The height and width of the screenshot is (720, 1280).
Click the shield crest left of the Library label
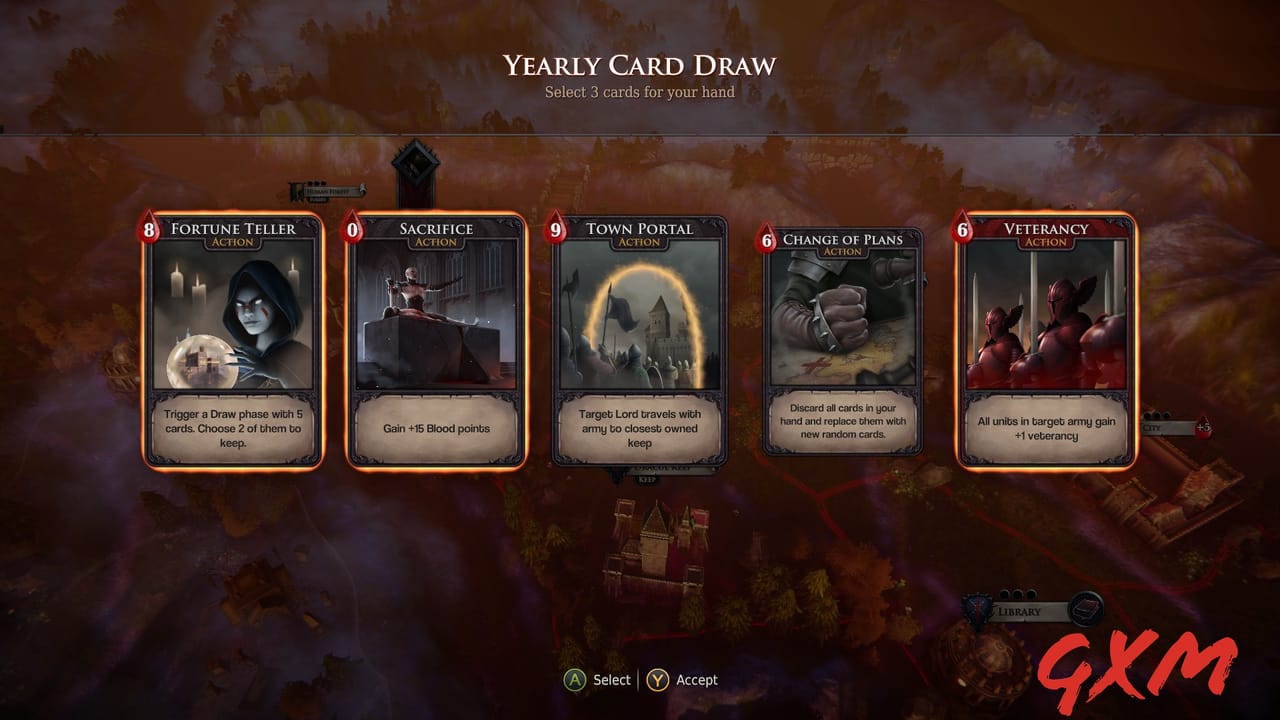tap(976, 608)
